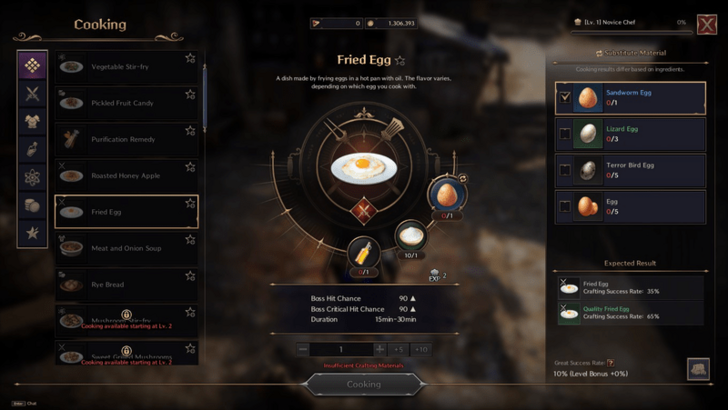Start crafting with the Cooking button
The width and height of the screenshot is (728, 410).
[x=363, y=384]
